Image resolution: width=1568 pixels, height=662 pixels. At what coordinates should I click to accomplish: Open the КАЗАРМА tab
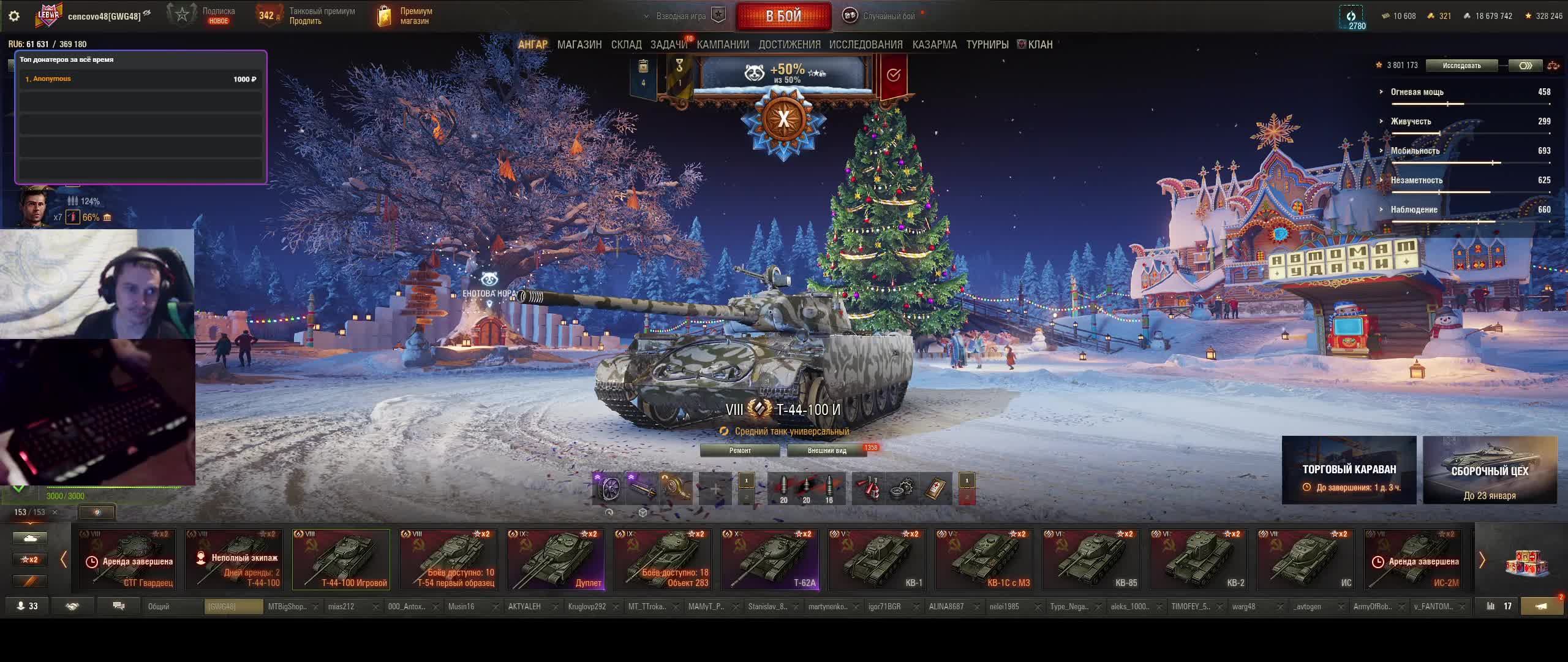tap(934, 45)
